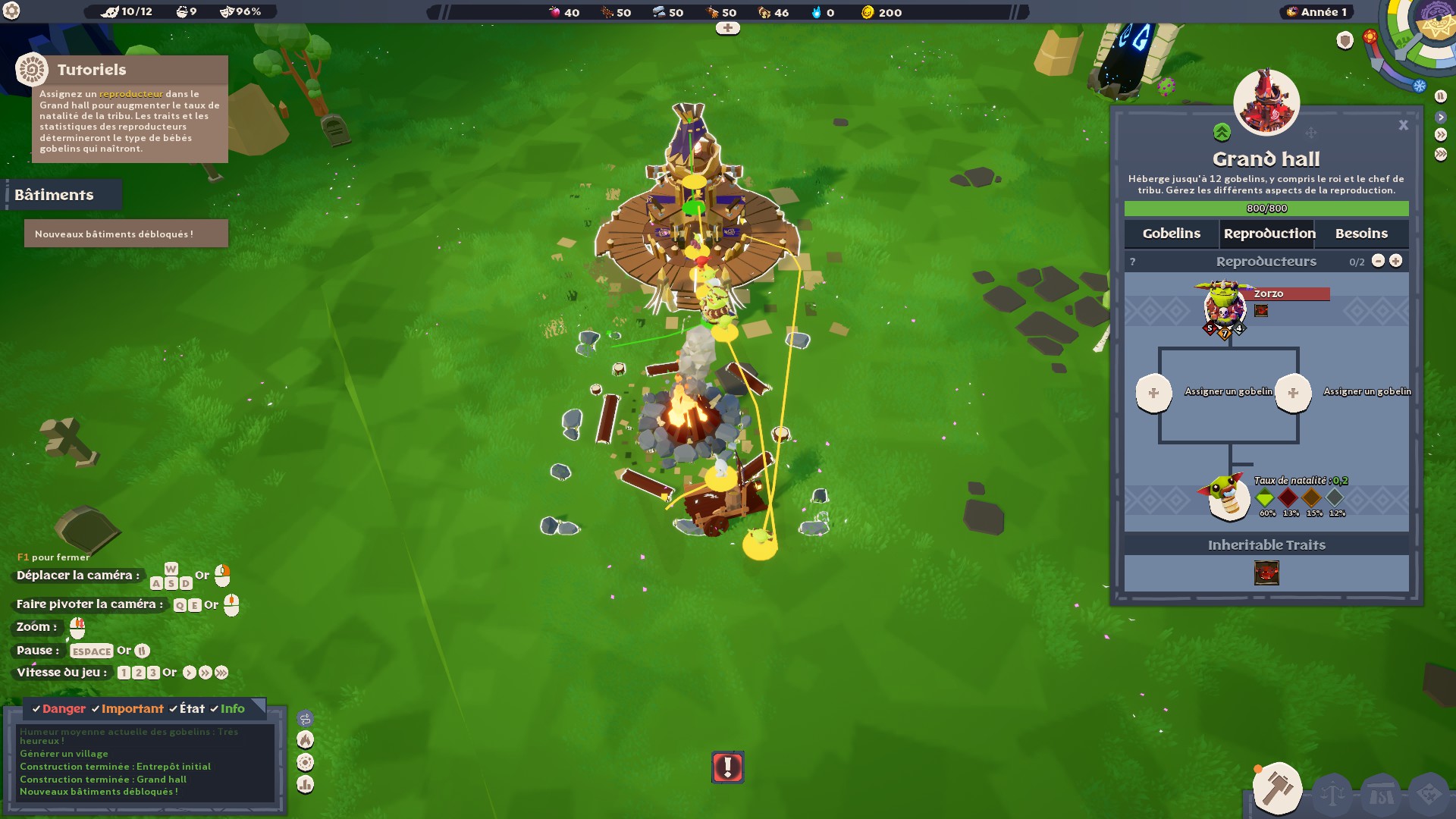This screenshot has height=819, width=1456.
Task: Toggle the Danger log filter
Action: (64, 708)
